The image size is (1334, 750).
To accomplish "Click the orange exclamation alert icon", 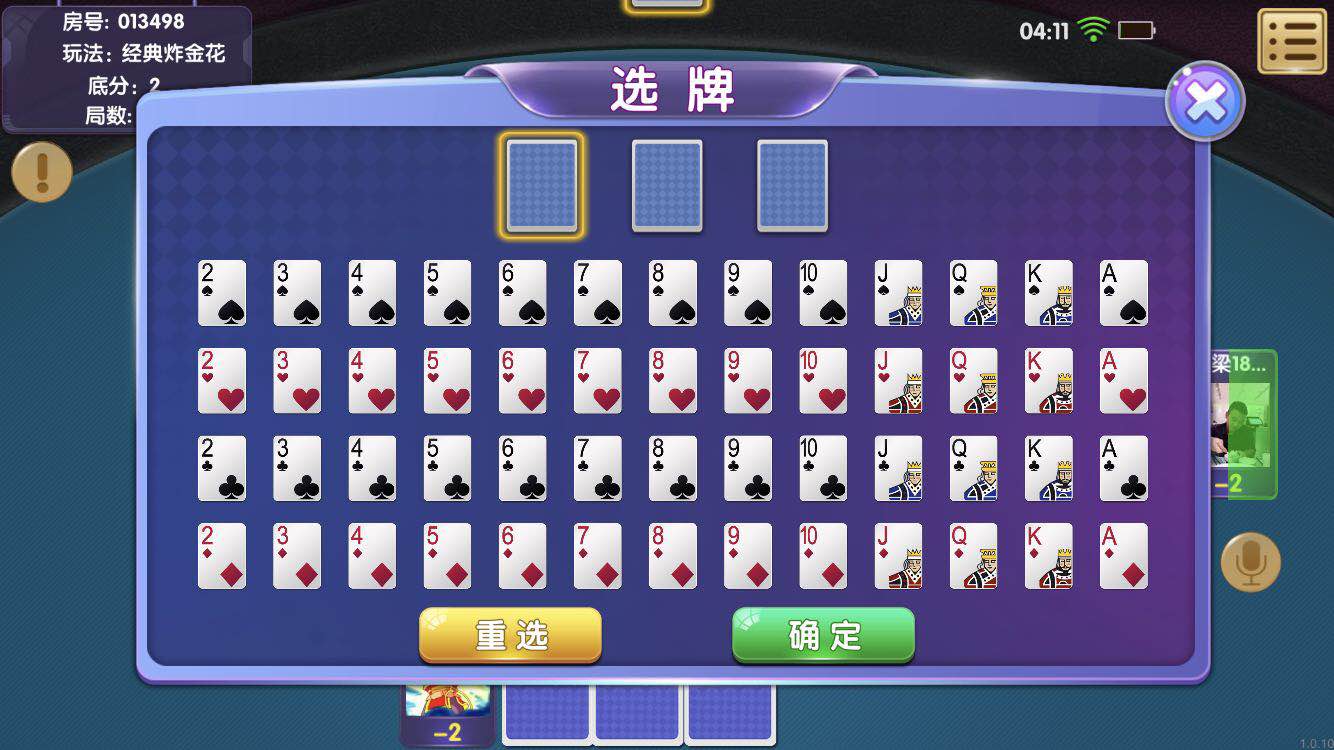I will tap(41, 172).
